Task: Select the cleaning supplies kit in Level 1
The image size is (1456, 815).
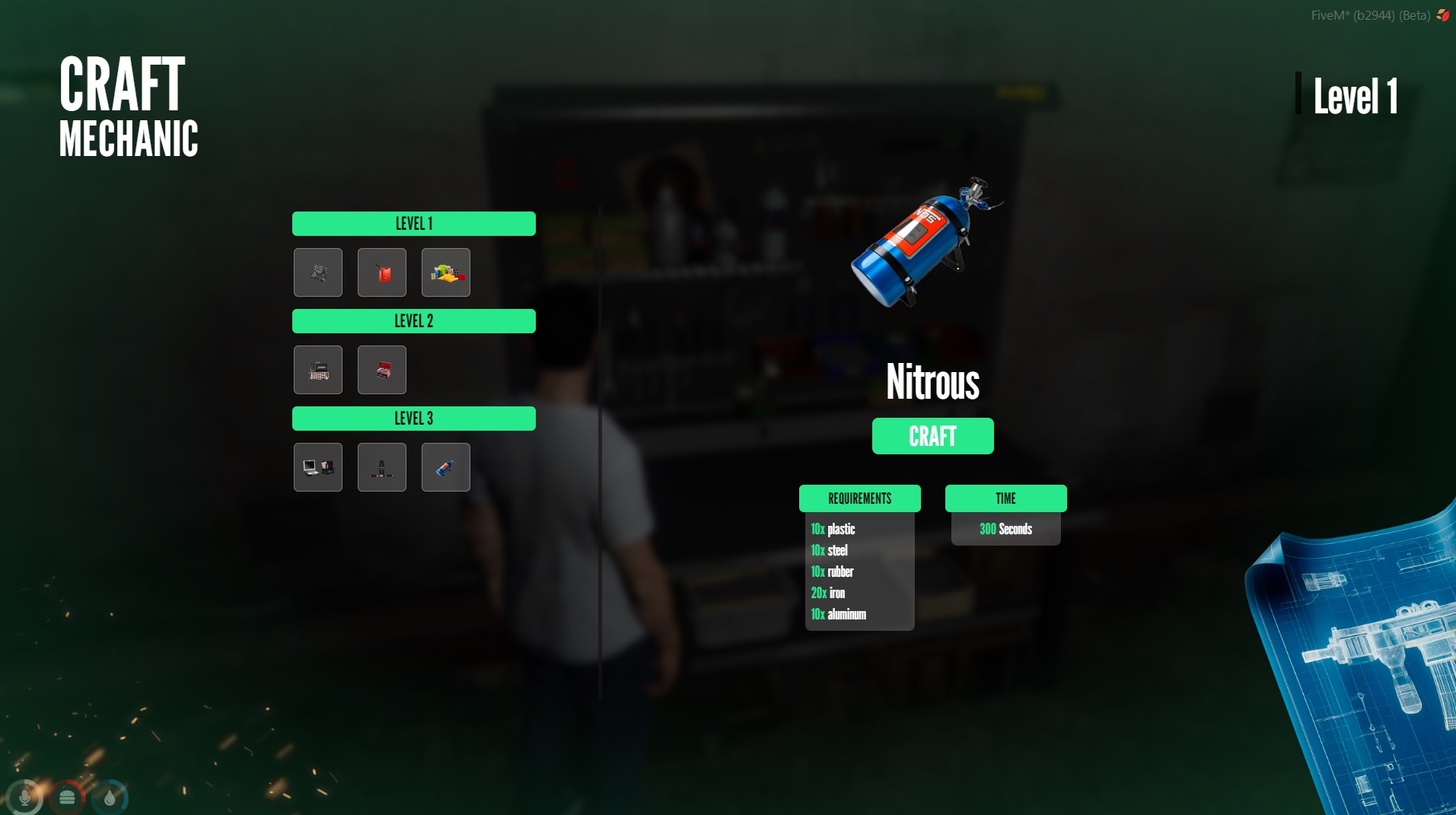Action: [x=446, y=272]
